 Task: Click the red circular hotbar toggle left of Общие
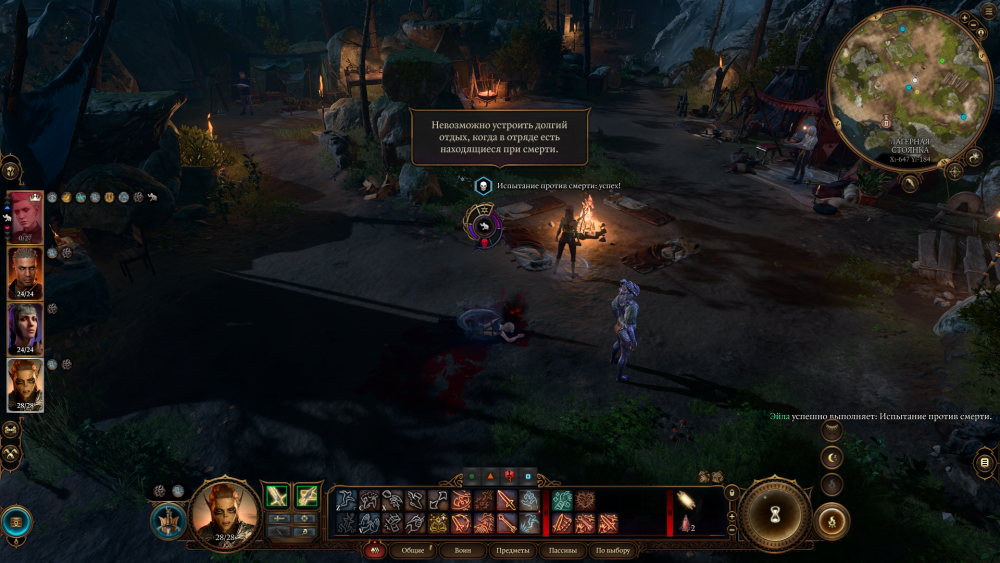tap(376, 550)
